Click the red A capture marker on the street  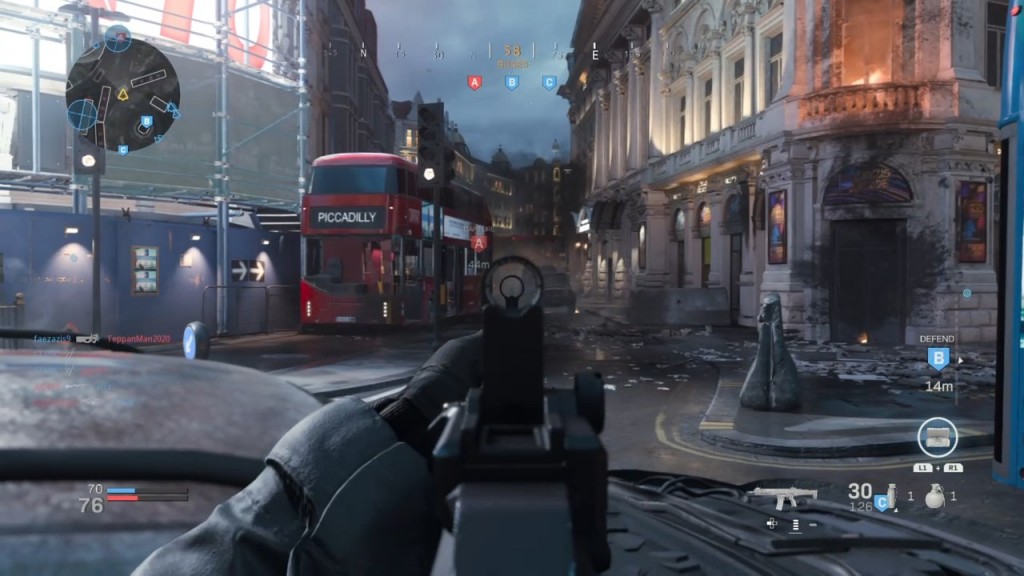(x=479, y=243)
